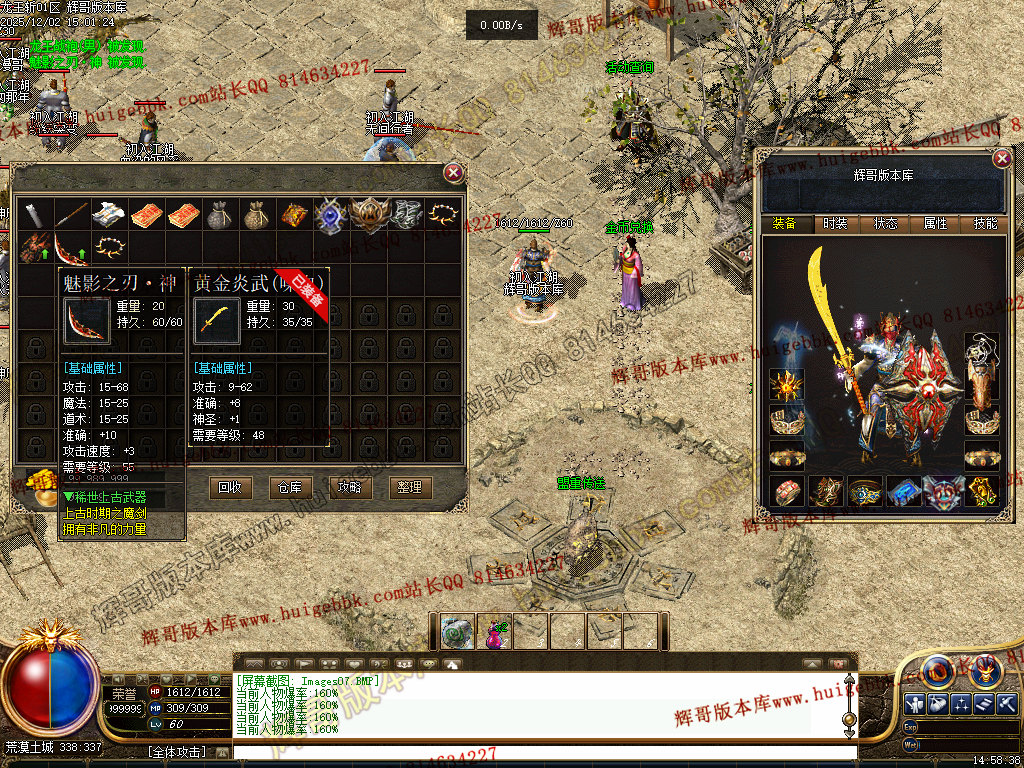Click the 全体攻击 attack mode label

coord(176,751)
